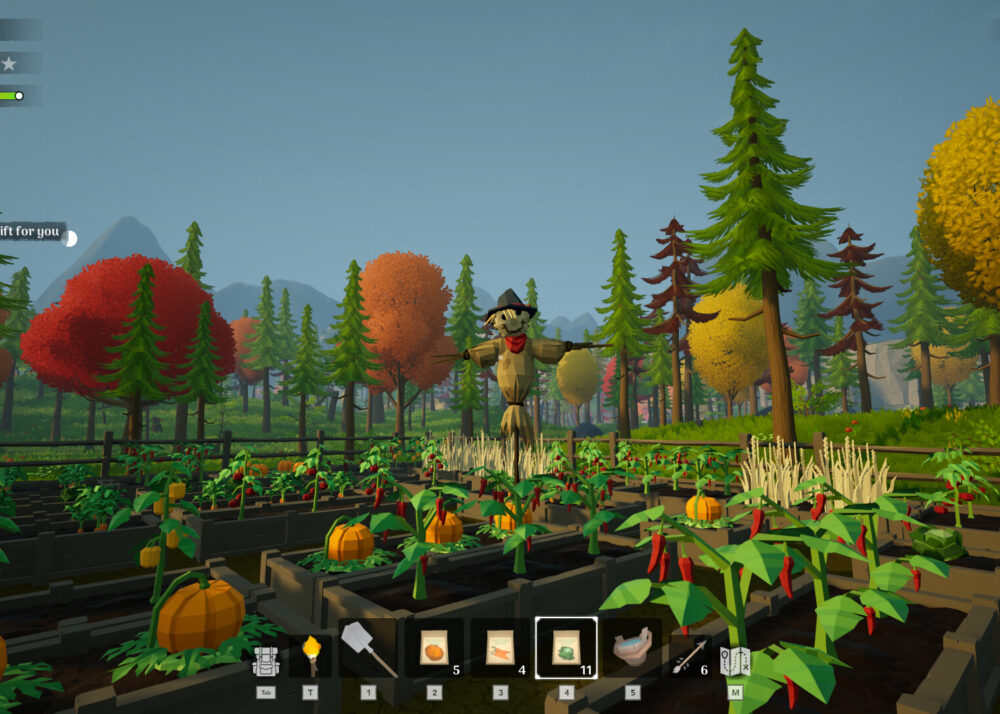Choose the carrot seed packet slot
Viewport: 1000px width, 714px height.
(x=500, y=648)
